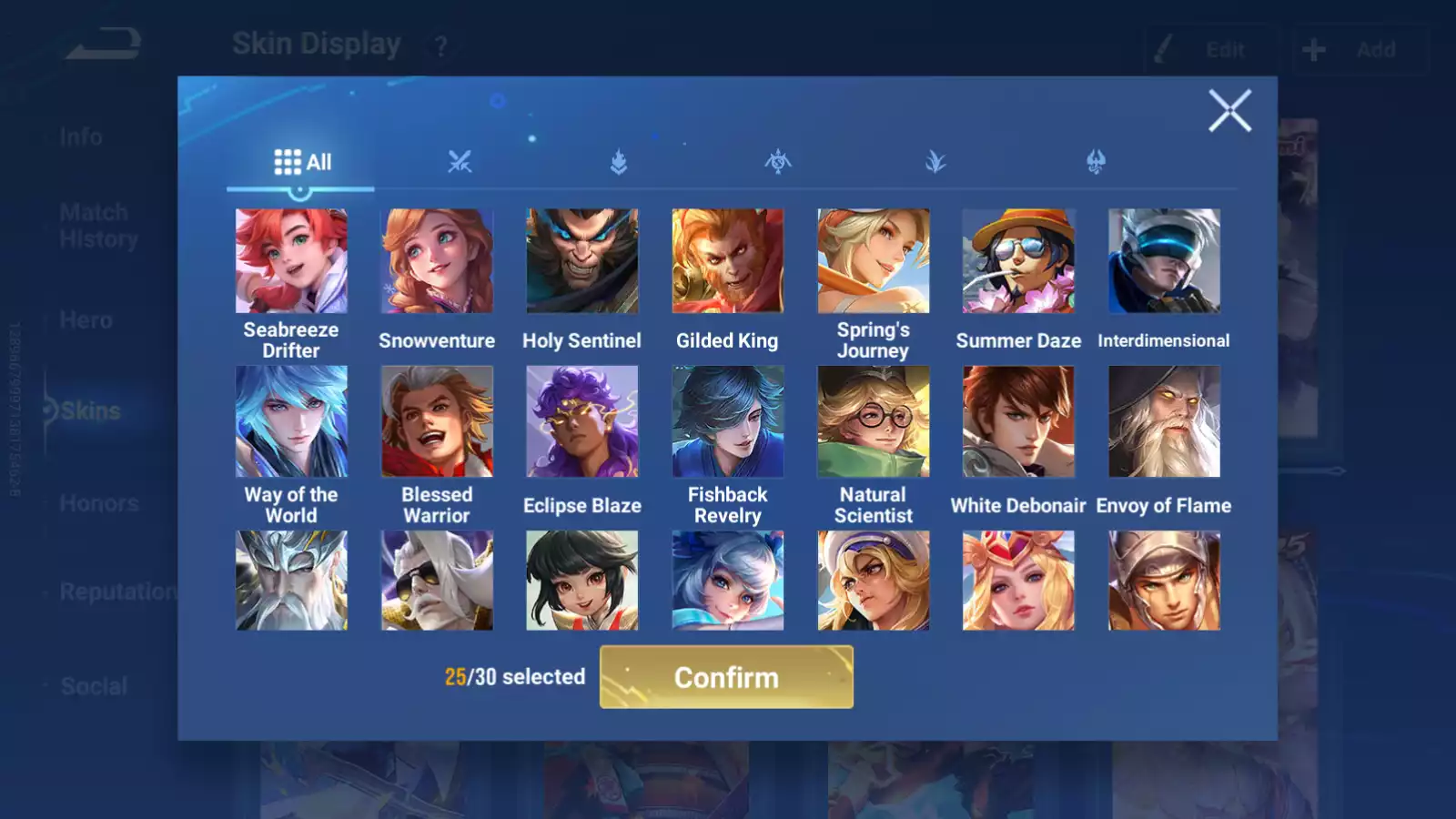Choose the Blessed Warrior skin
The height and width of the screenshot is (819, 1456).
(437, 421)
